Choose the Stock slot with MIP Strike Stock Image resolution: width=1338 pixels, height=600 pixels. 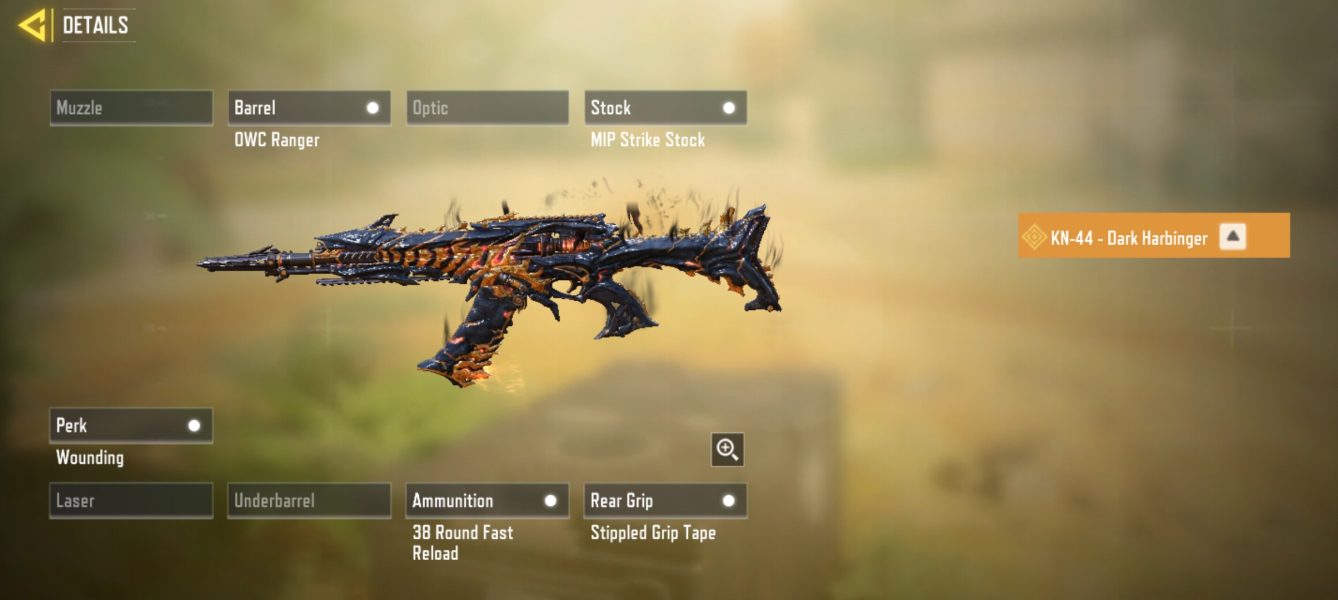coord(665,108)
